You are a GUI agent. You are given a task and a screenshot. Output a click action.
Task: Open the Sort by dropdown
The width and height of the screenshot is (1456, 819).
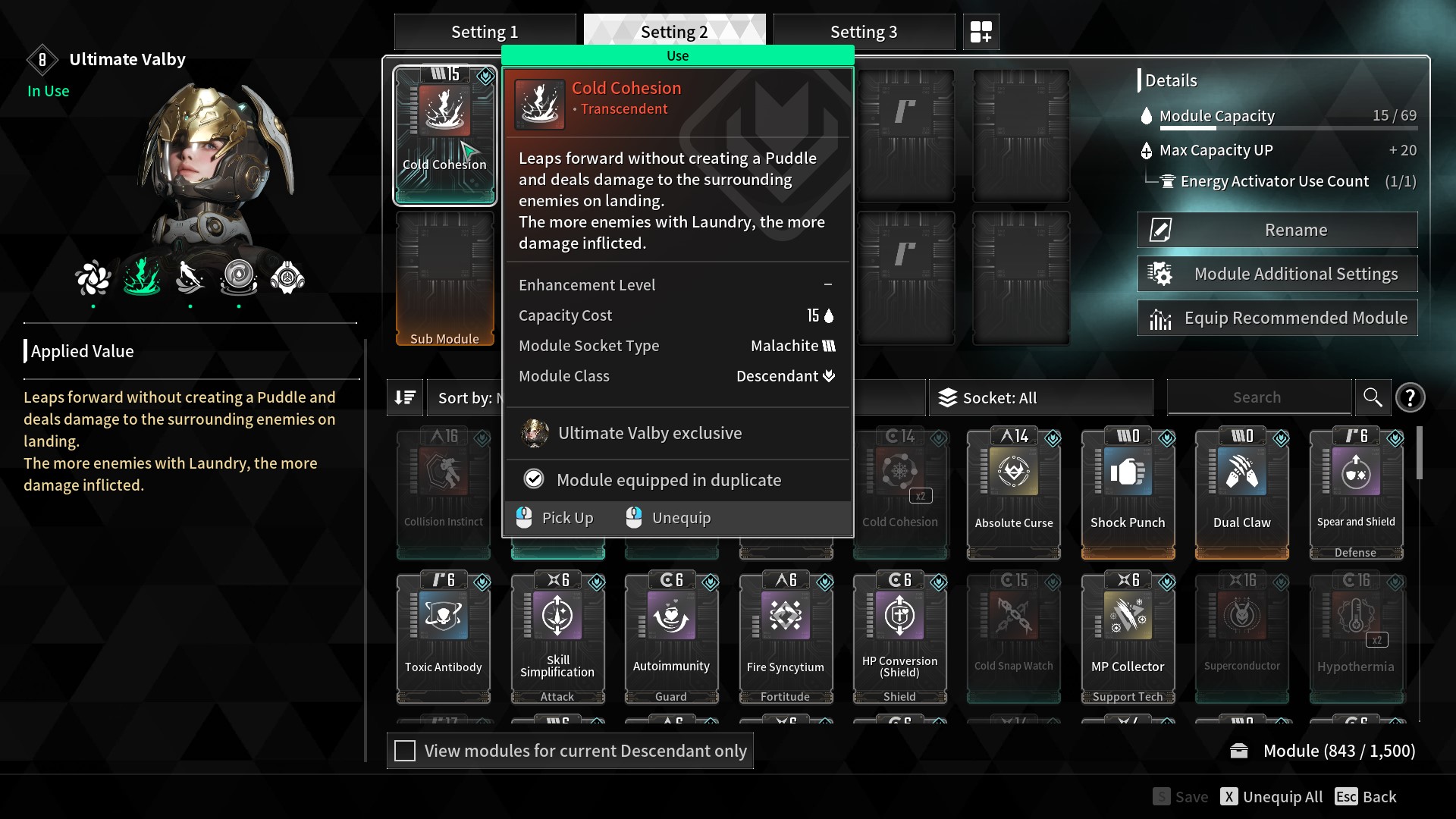click(465, 397)
